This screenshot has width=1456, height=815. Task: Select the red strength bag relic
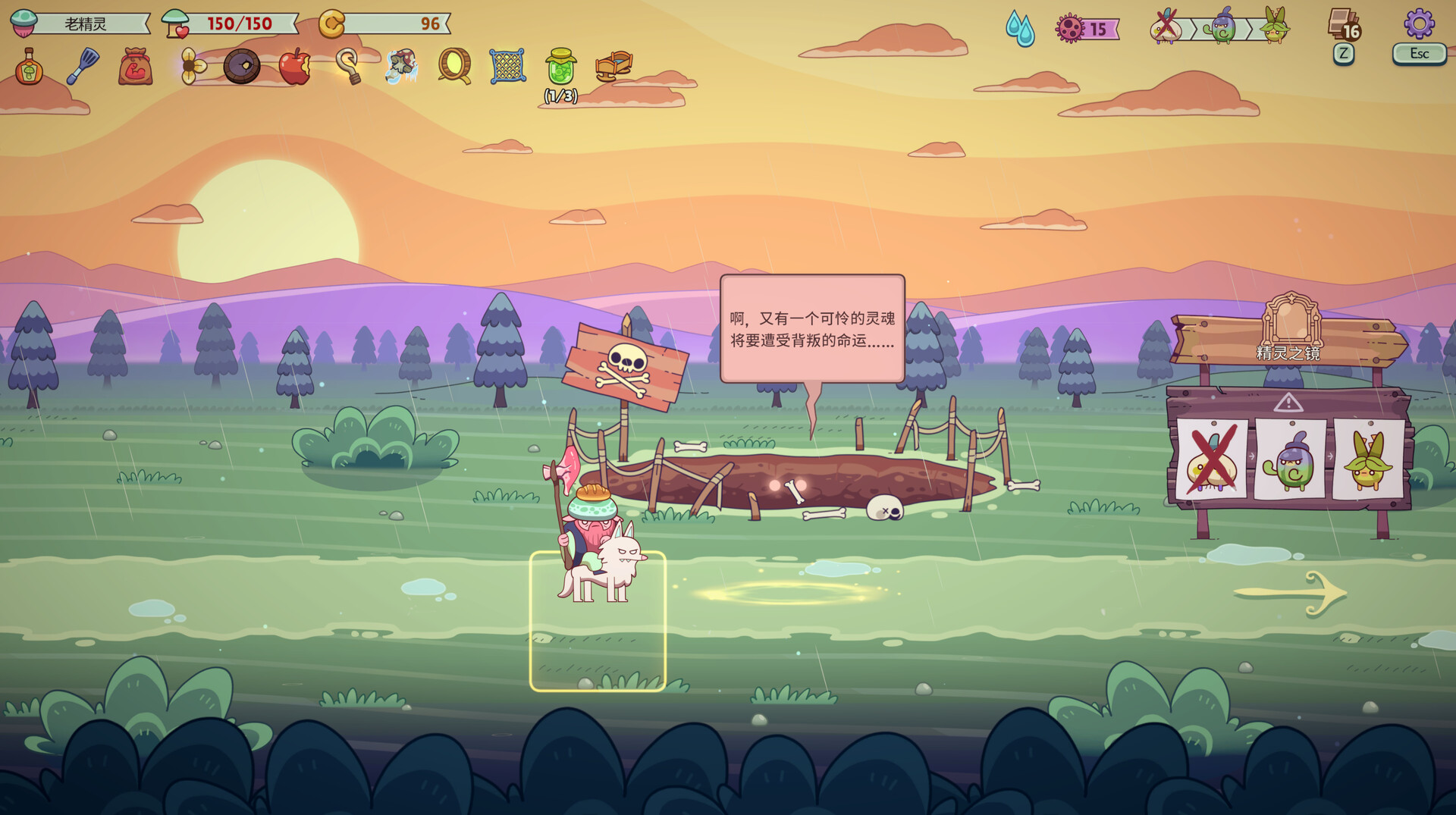point(136,67)
